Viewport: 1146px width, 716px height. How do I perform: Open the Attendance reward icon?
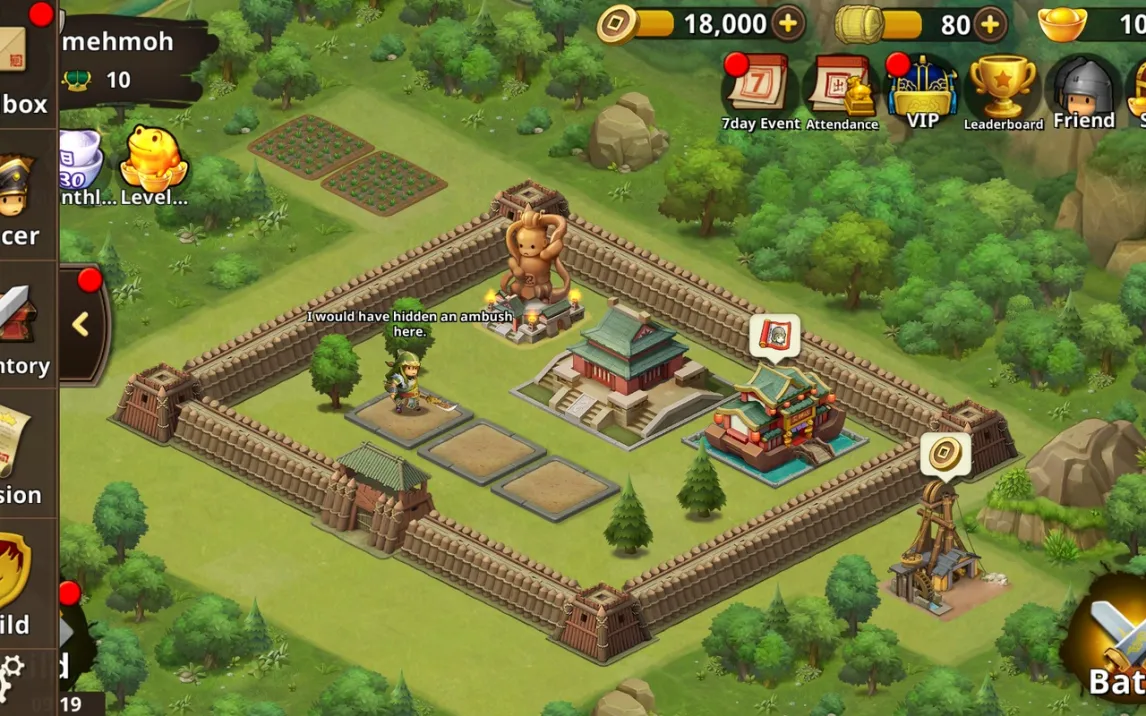[841, 92]
